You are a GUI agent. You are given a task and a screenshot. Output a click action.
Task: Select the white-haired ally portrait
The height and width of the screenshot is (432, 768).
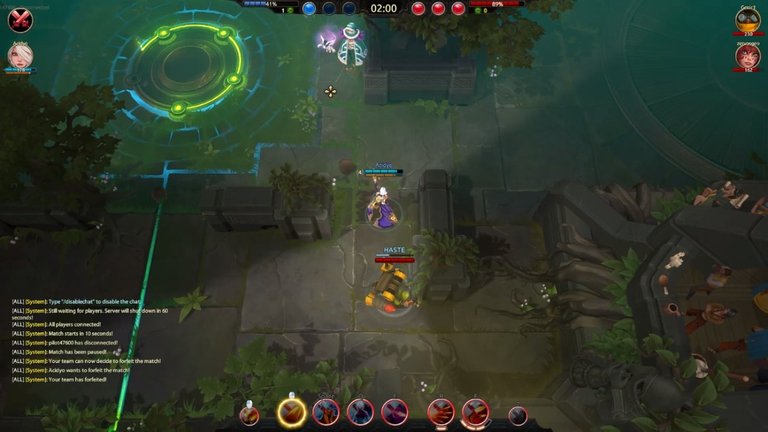pyautogui.click(x=20, y=56)
